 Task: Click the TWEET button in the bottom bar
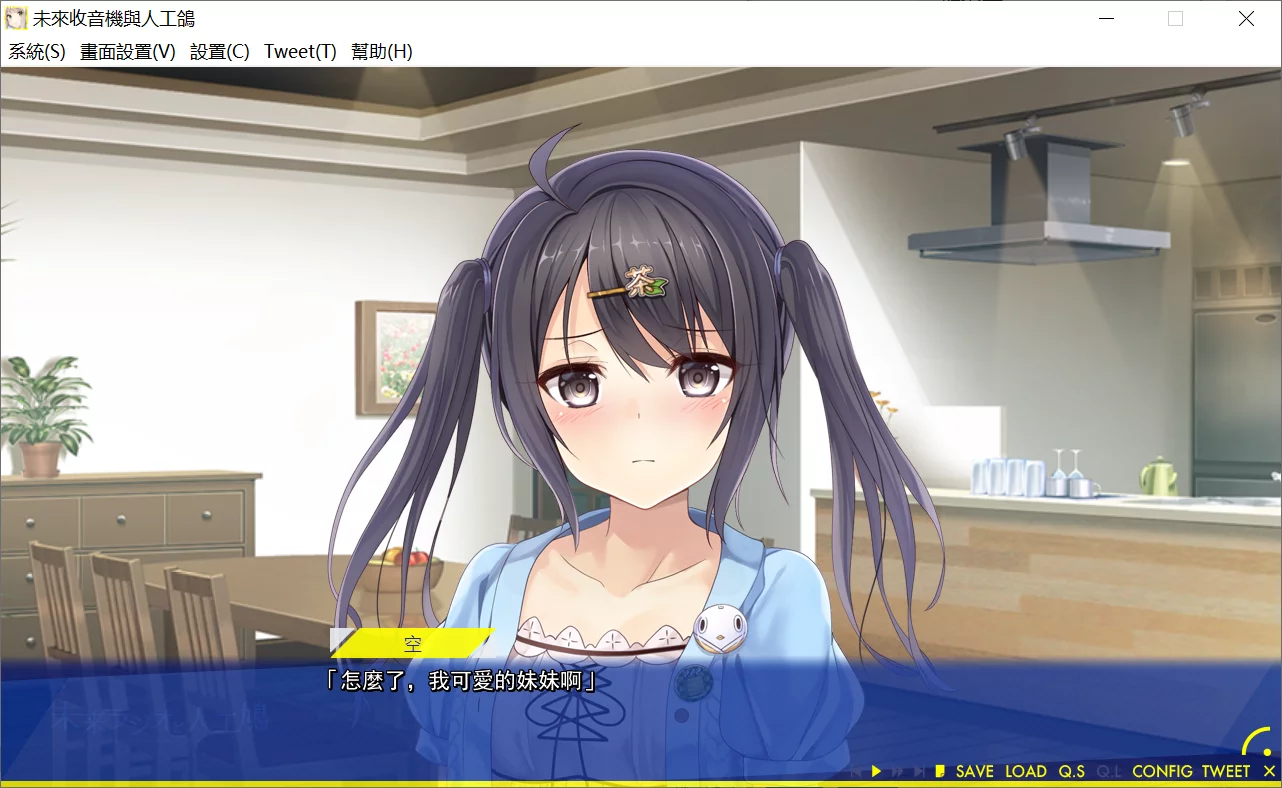(x=1226, y=771)
